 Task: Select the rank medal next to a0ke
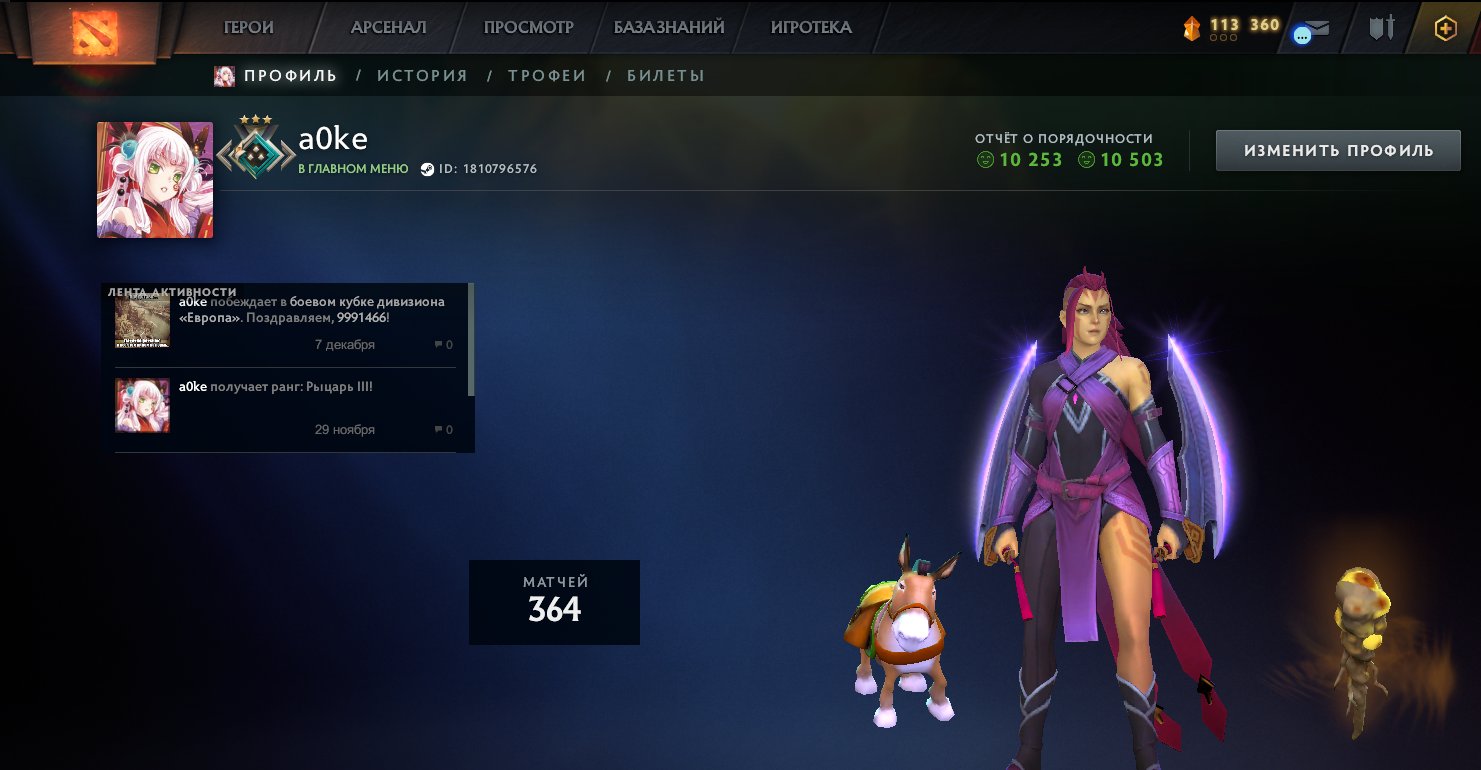(x=255, y=152)
